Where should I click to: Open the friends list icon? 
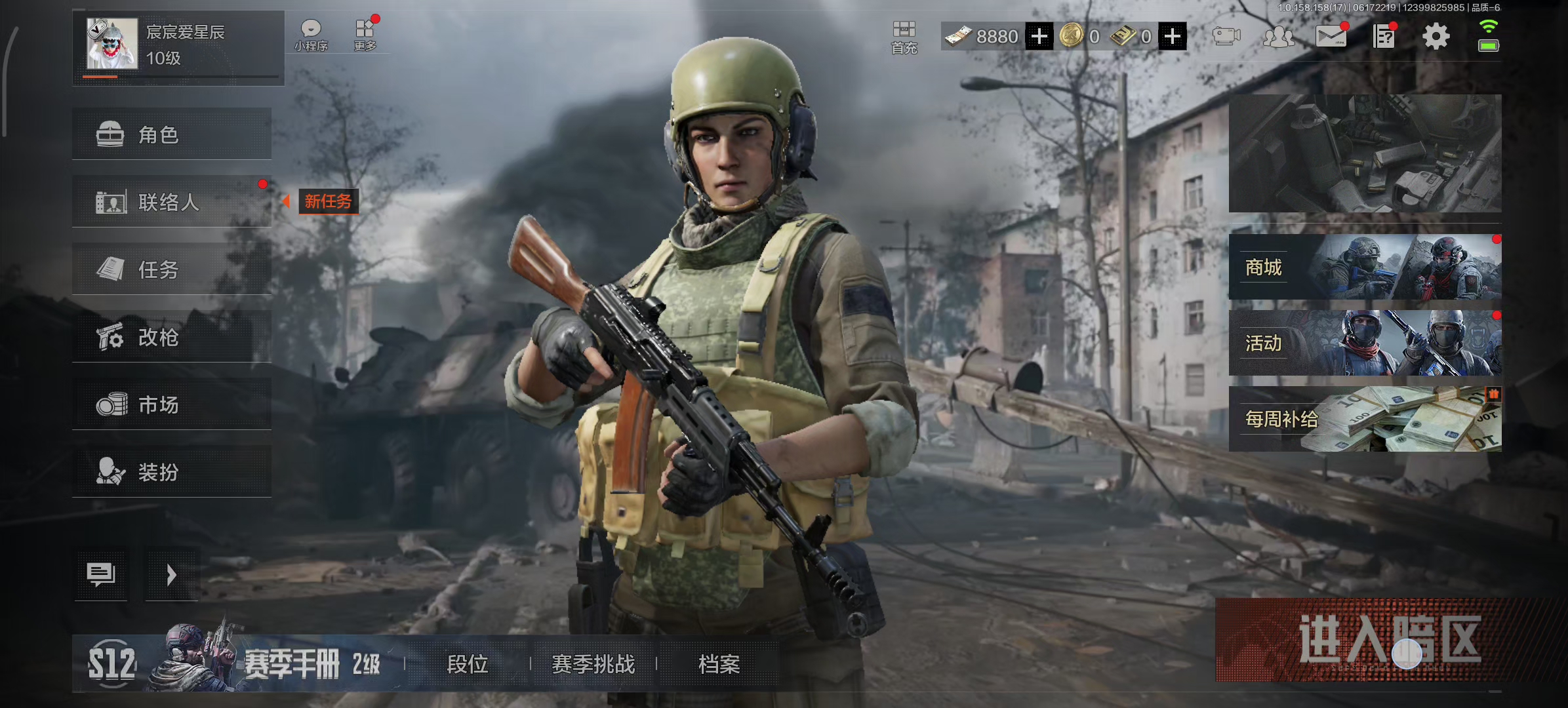point(1278,37)
